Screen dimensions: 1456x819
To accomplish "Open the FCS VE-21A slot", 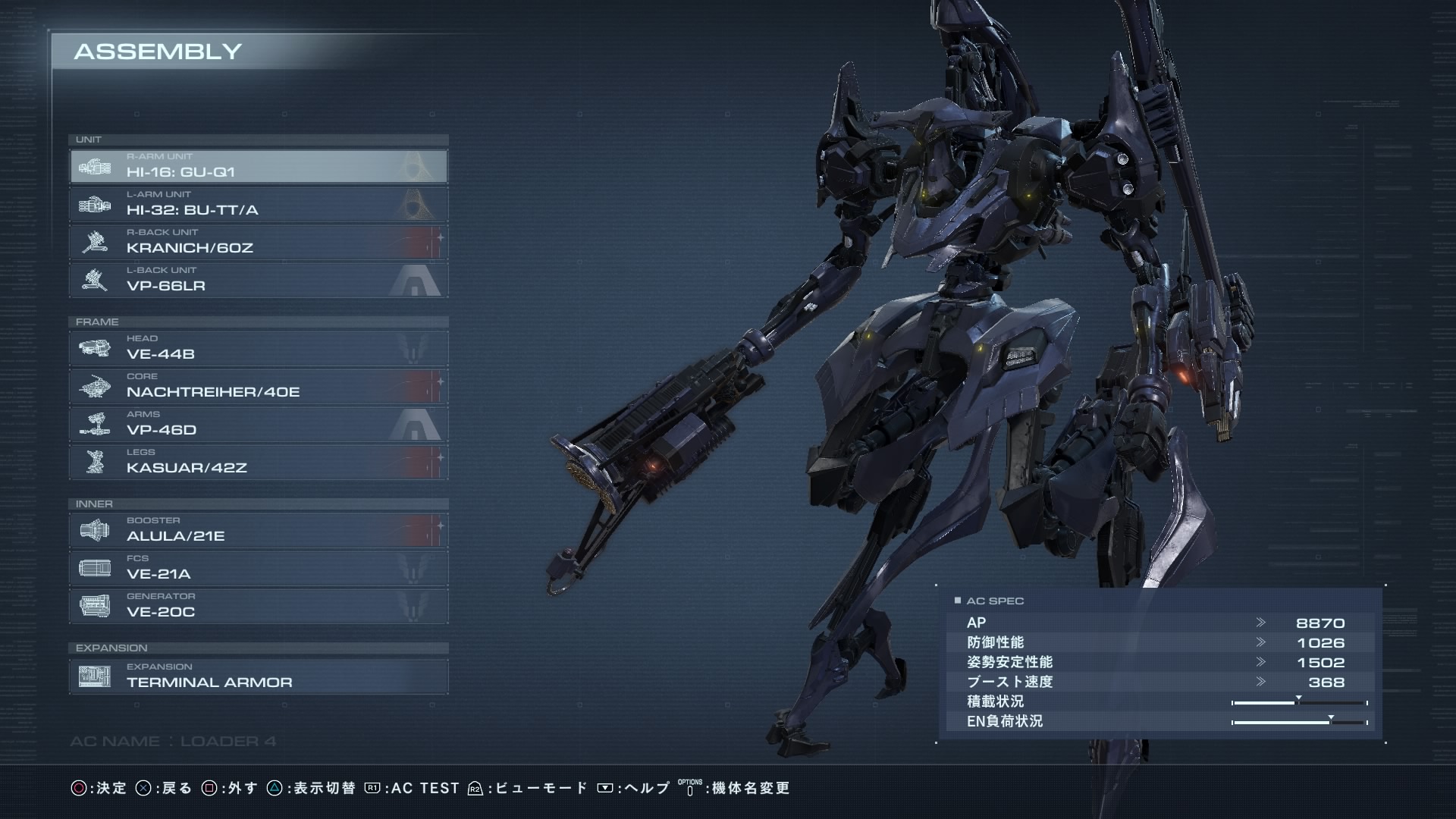I will tap(258, 568).
